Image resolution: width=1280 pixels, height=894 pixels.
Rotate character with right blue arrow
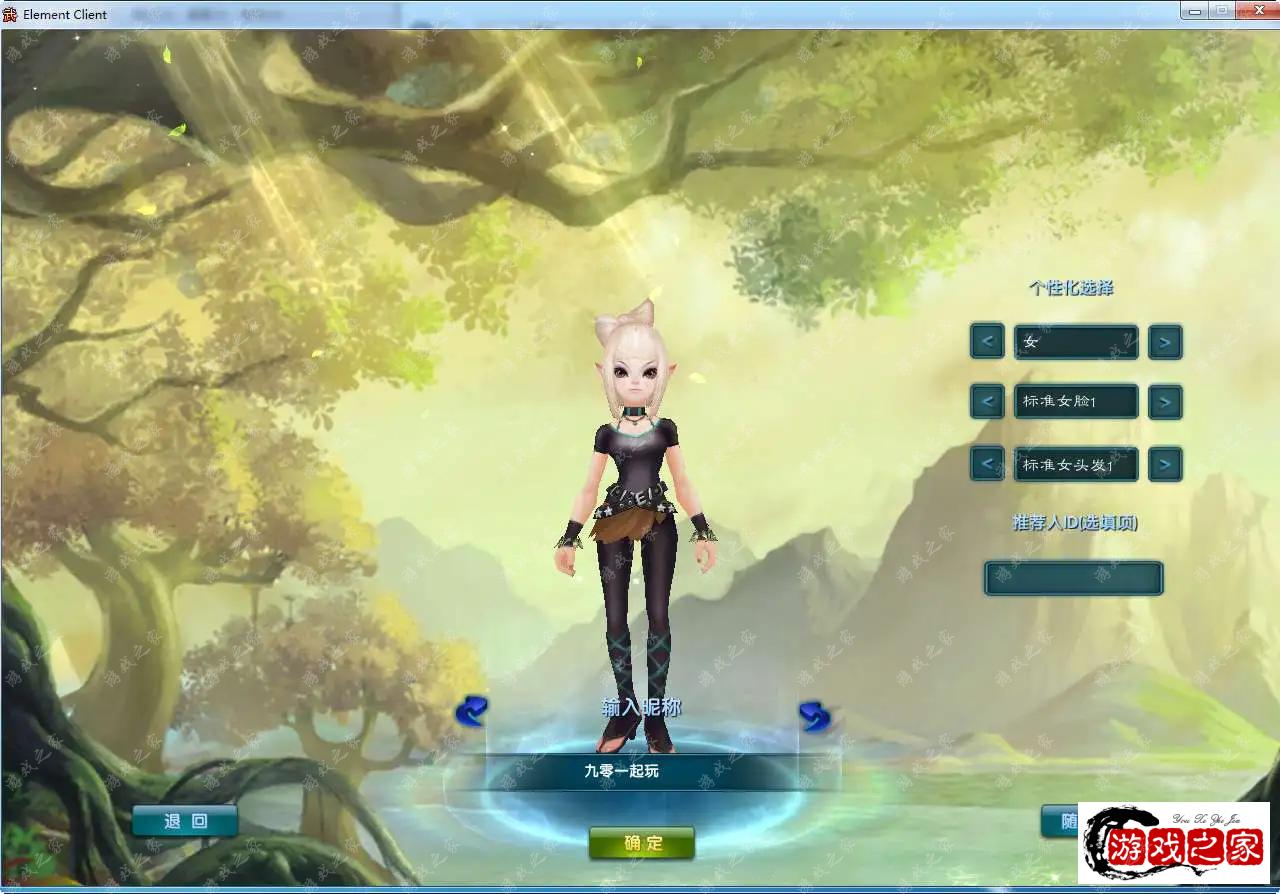pyautogui.click(x=814, y=715)
